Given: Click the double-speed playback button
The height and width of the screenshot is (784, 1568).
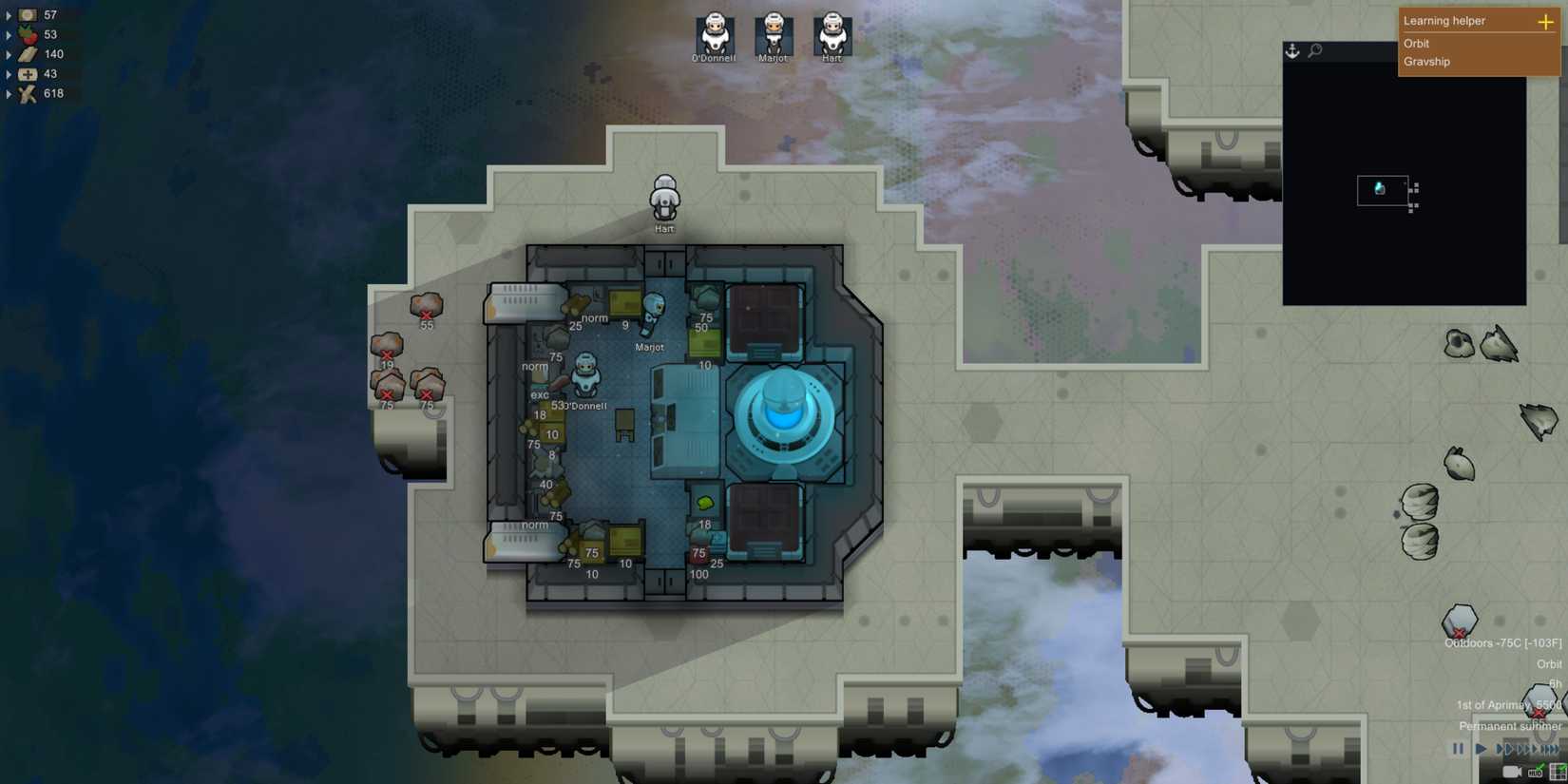Looking at the screenshot, I should click(x=1504, y=749).
